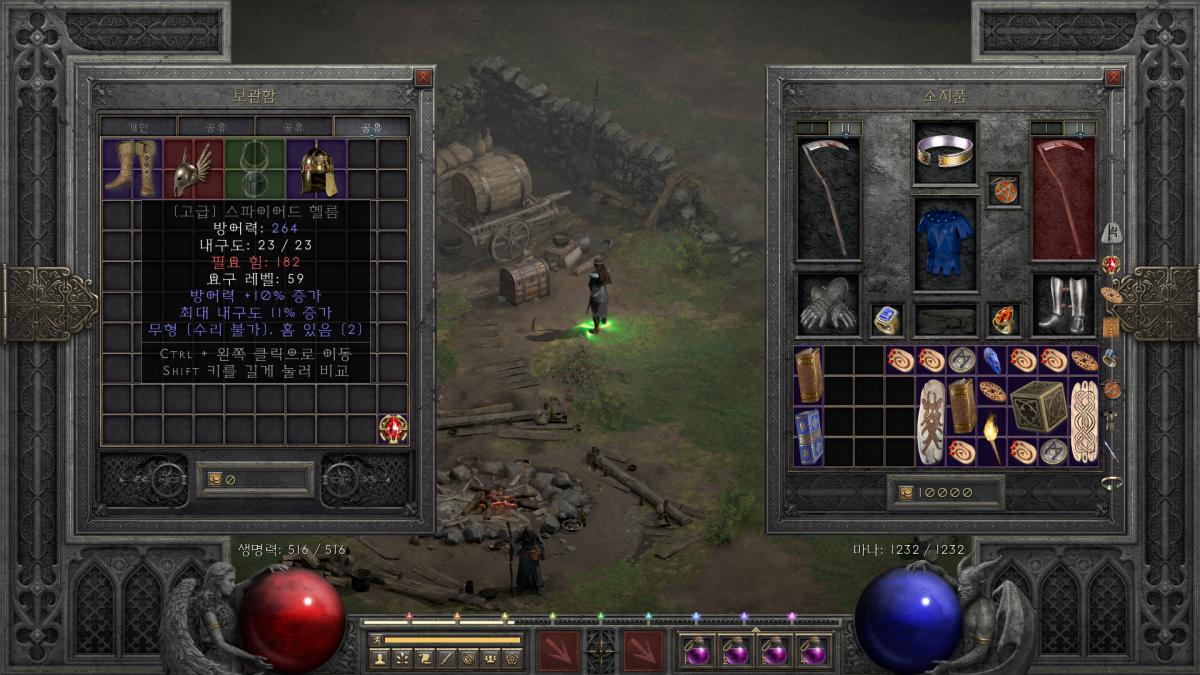Screen dimensions: 1200x675
Task: Select the equipped scythe in the left weapon slot
Action: click(x=827, y=198)
